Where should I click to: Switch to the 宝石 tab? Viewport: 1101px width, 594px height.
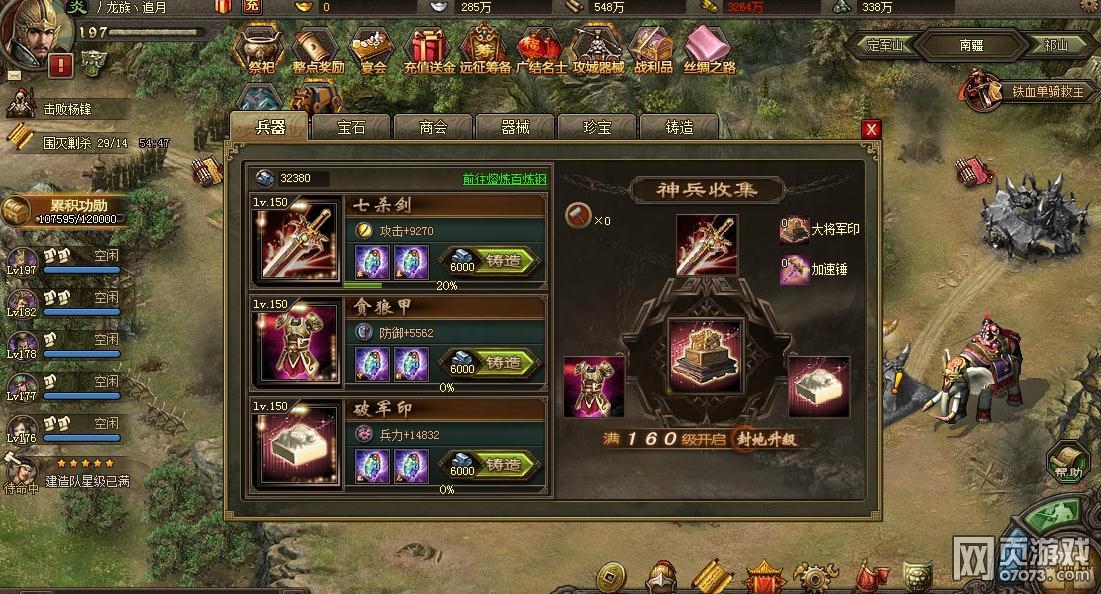point(351,128)
